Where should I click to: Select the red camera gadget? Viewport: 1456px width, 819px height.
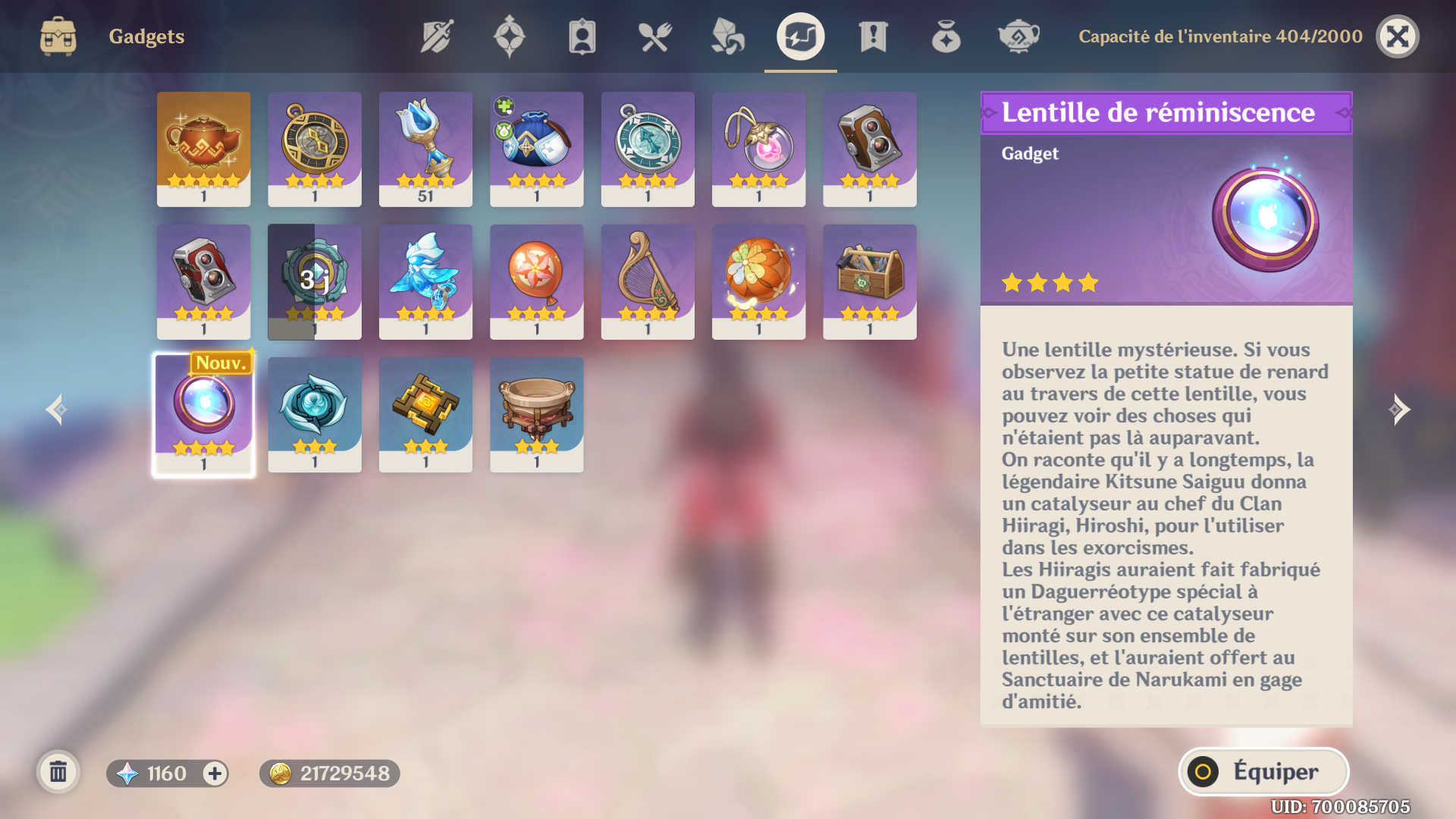203,281
